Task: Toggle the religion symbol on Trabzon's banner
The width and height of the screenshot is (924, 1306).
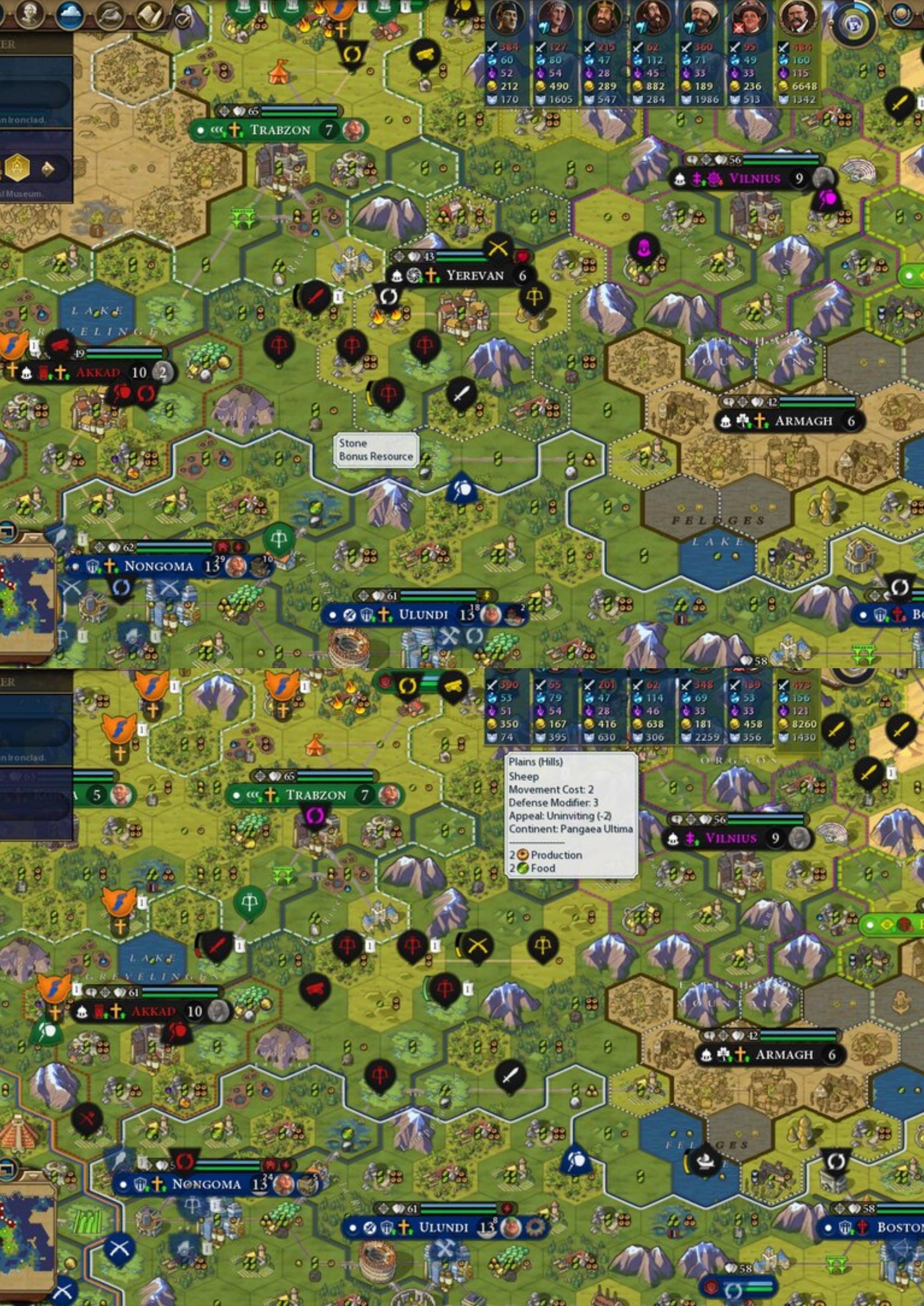Action: click(235, 130)
